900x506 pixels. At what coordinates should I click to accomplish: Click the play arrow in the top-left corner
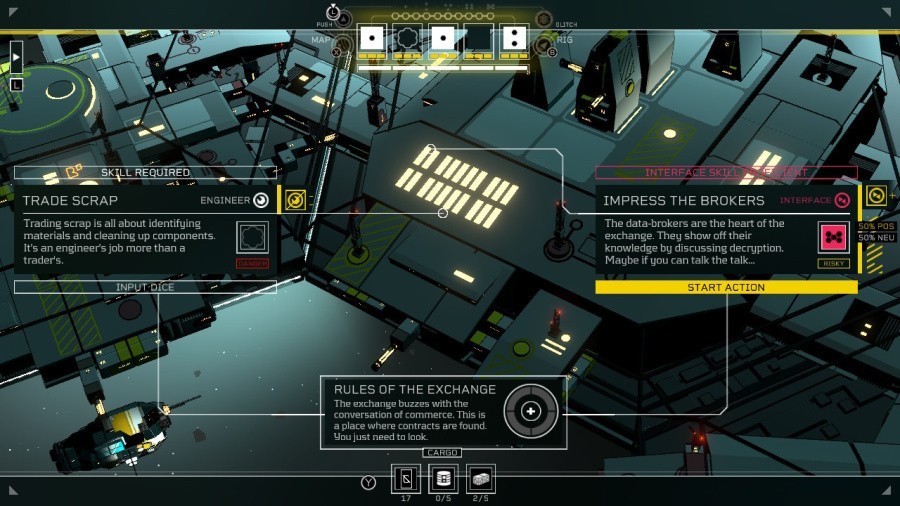tap(16, 57)
